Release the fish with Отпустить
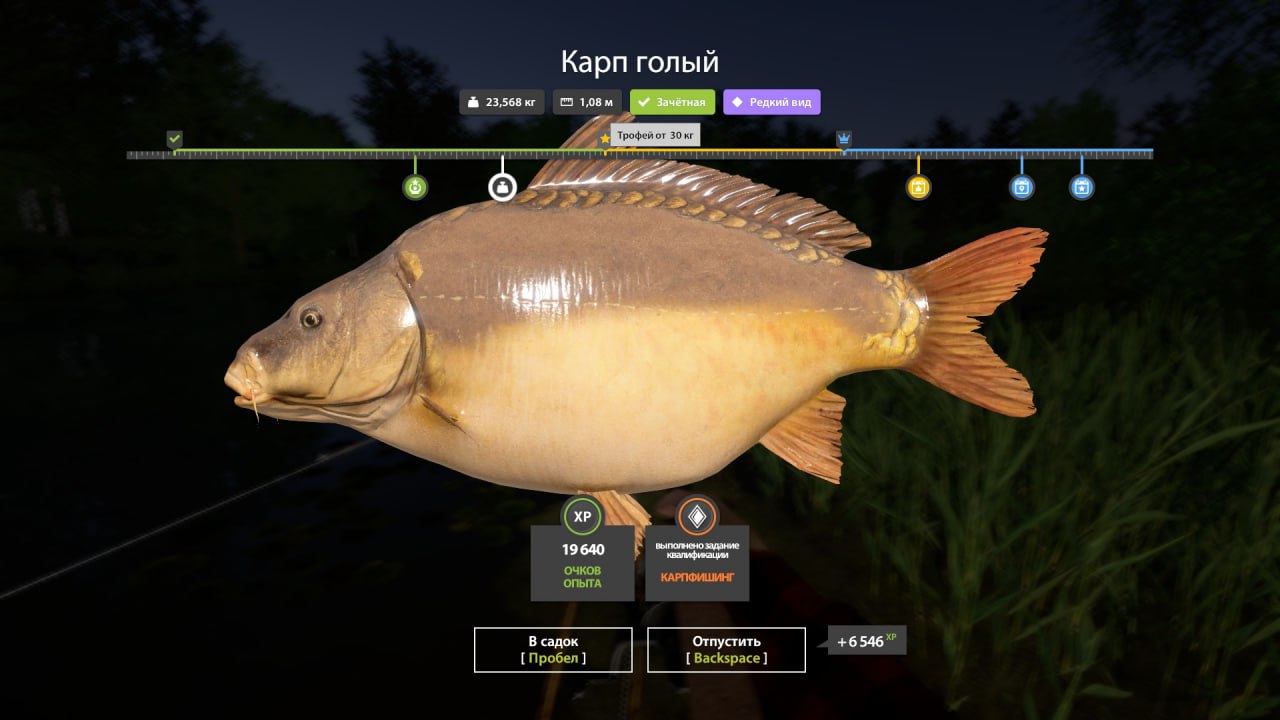 [x=726, y=649]
